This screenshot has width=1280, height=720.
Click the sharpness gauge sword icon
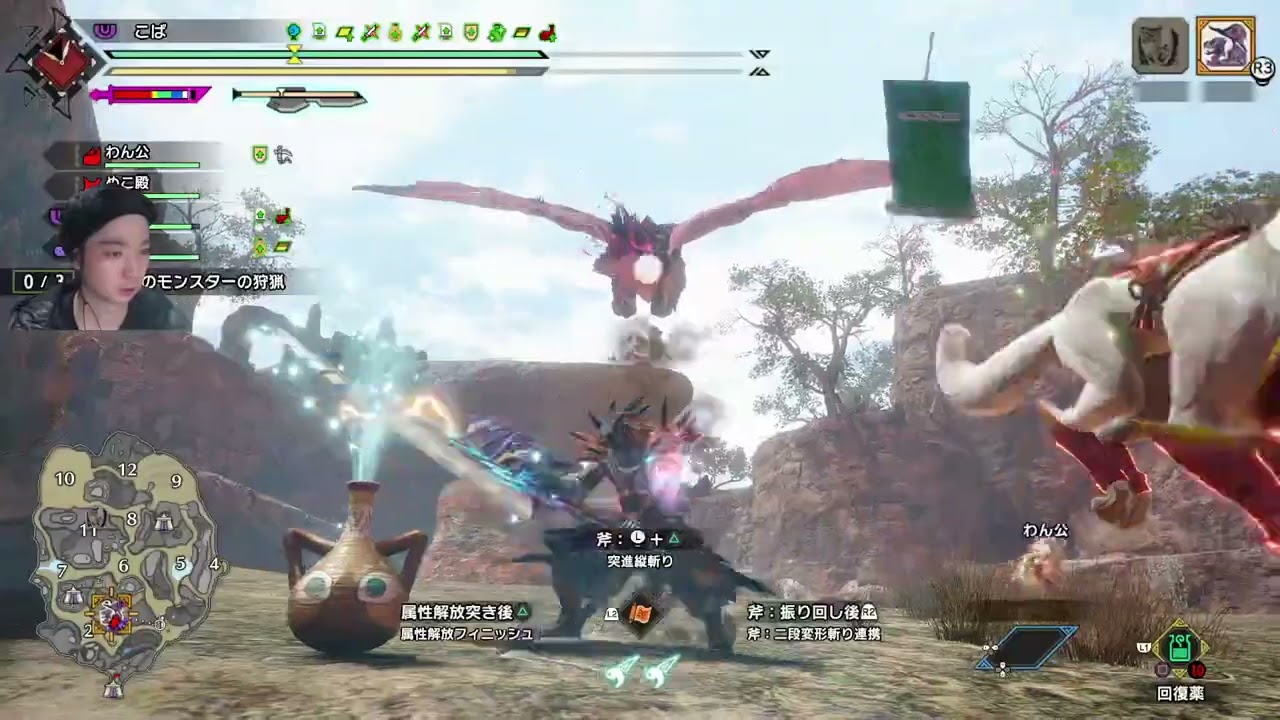pyautogui.click(x=150, y=95)
